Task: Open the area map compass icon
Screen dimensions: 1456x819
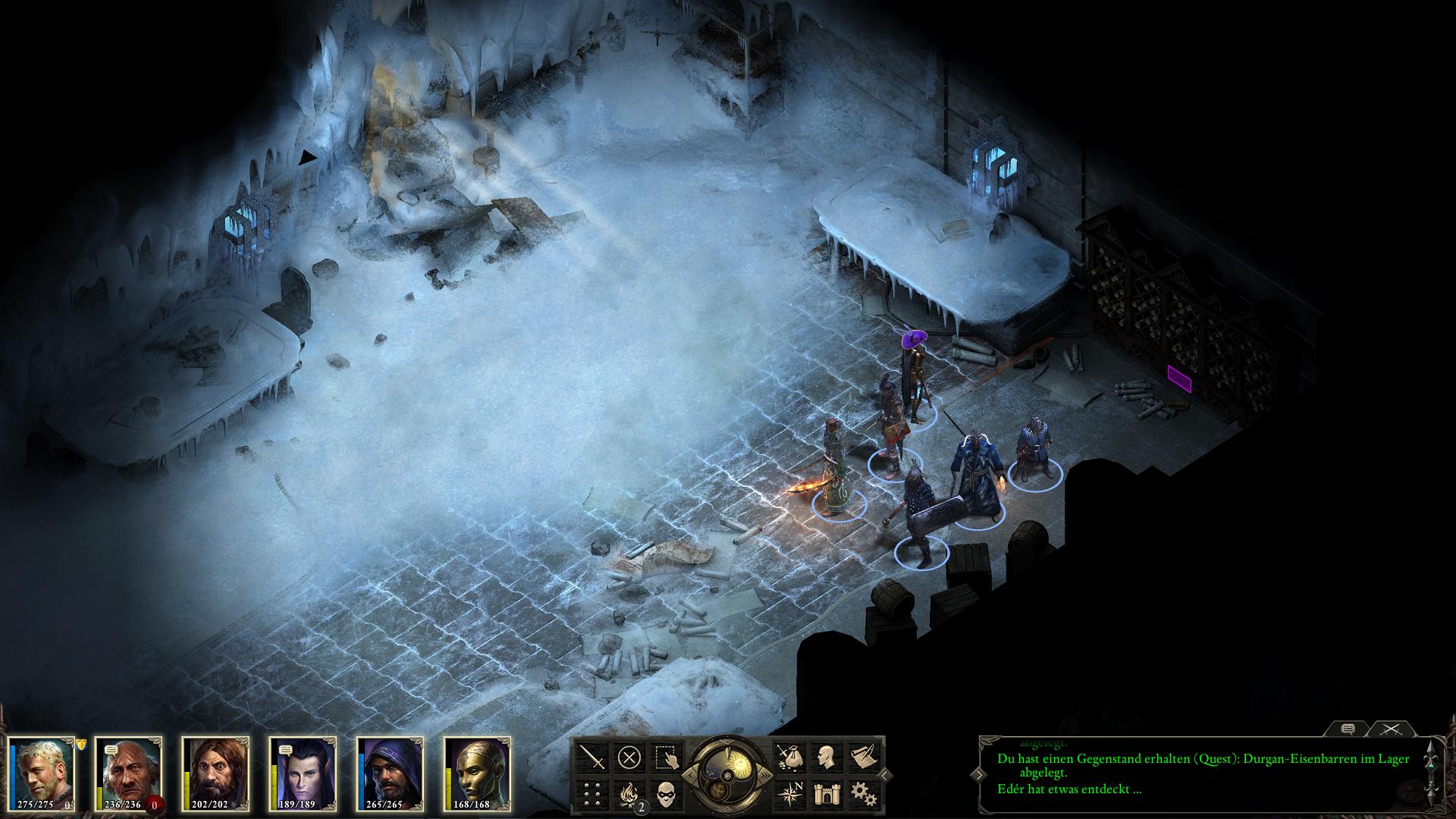Action: point(789,794)
